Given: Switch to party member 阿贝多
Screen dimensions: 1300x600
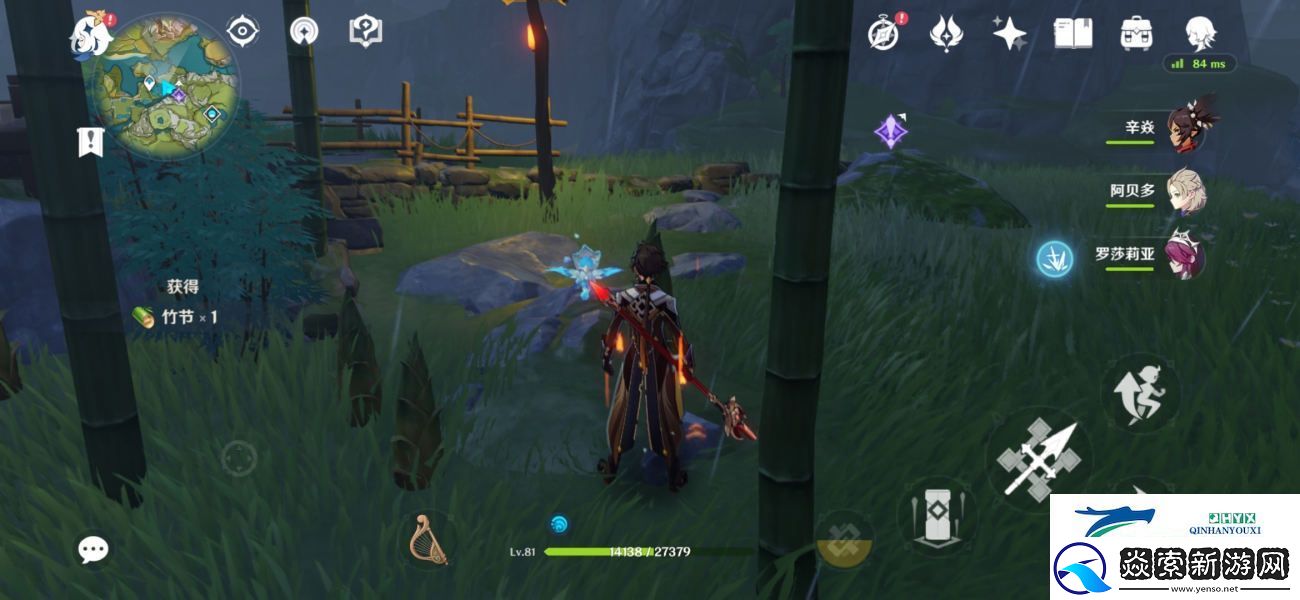Looking at the screenshot, I should click(x=1186, y=191).
